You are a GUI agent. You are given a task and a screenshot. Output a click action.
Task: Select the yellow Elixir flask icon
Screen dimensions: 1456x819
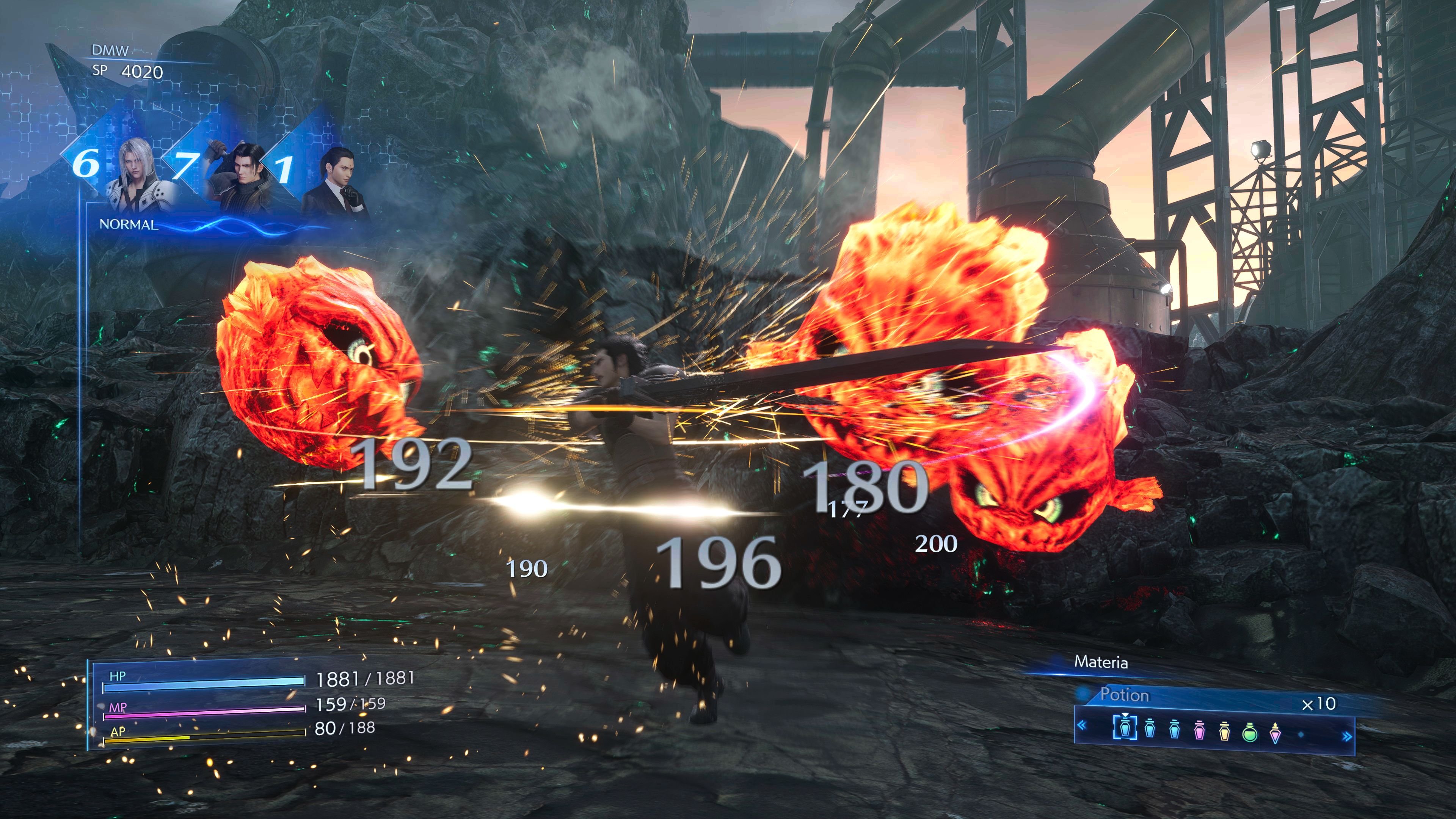pyautogui.click(x=1225, y=733)
